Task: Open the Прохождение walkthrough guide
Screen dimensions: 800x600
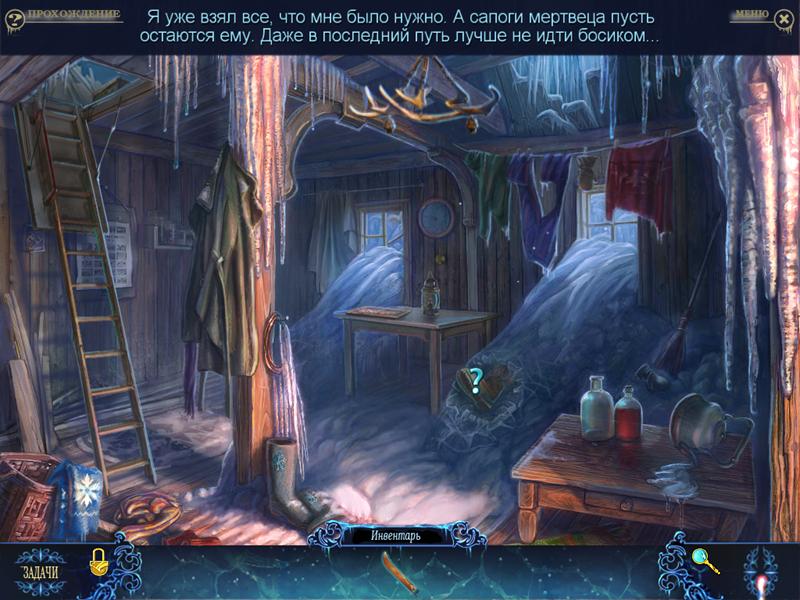Action: point(73,15)
